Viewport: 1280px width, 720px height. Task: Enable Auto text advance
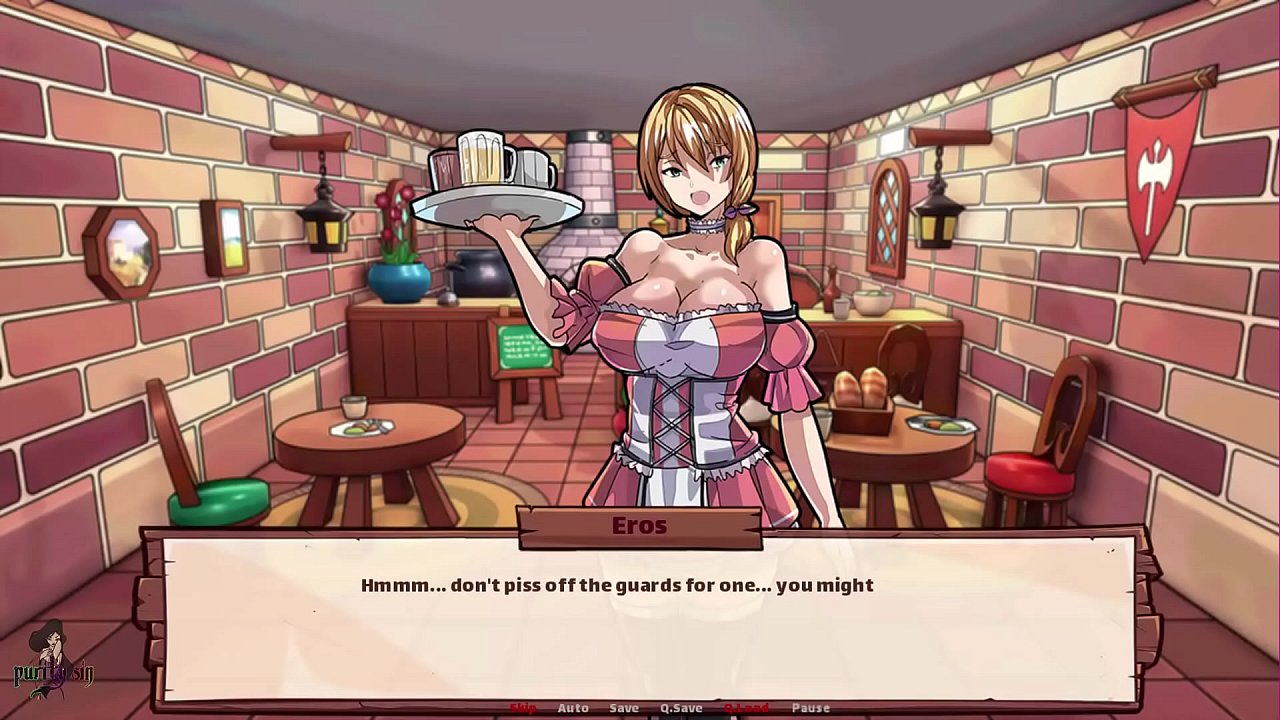(x=573, y=708)
